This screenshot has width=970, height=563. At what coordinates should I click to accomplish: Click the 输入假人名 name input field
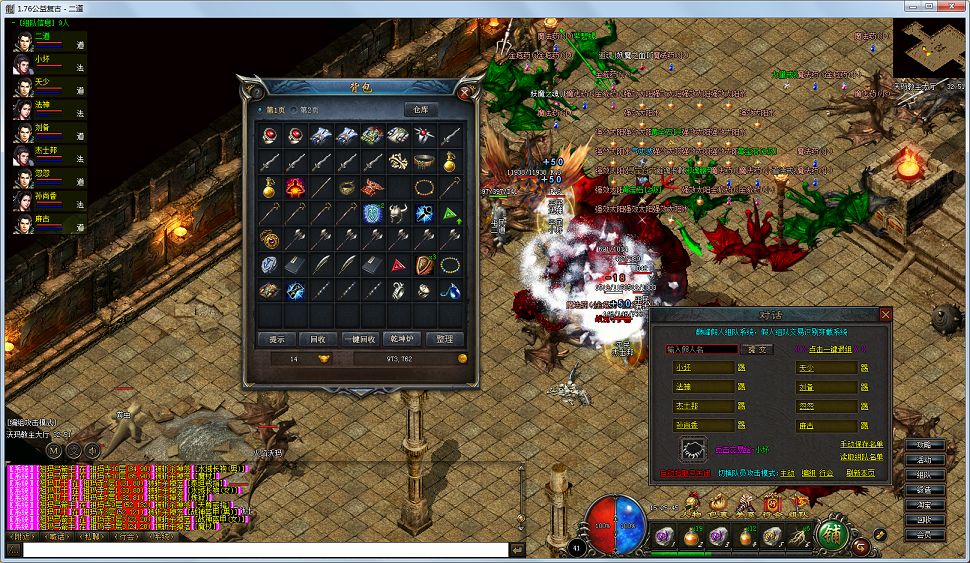(700, 349)
